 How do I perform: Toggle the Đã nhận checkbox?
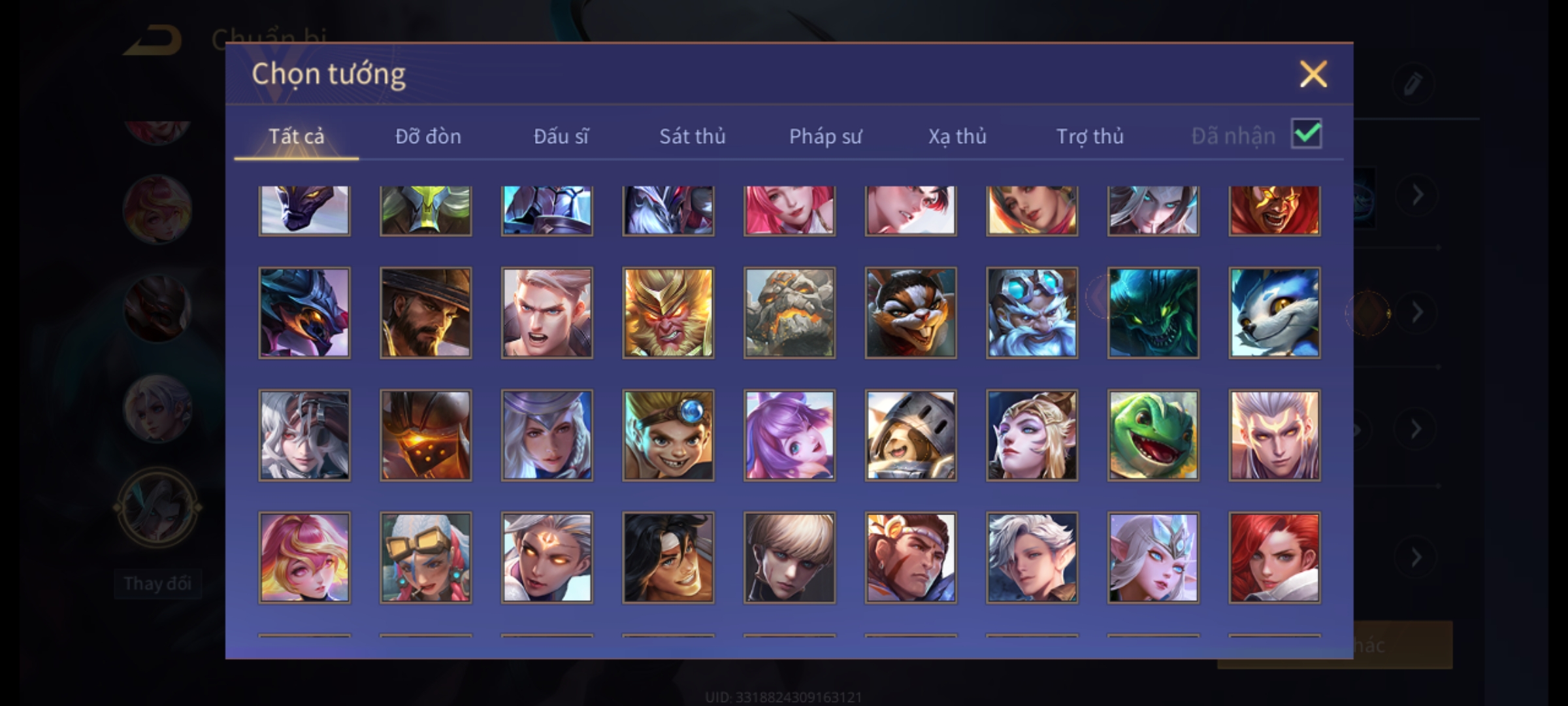1307,134
